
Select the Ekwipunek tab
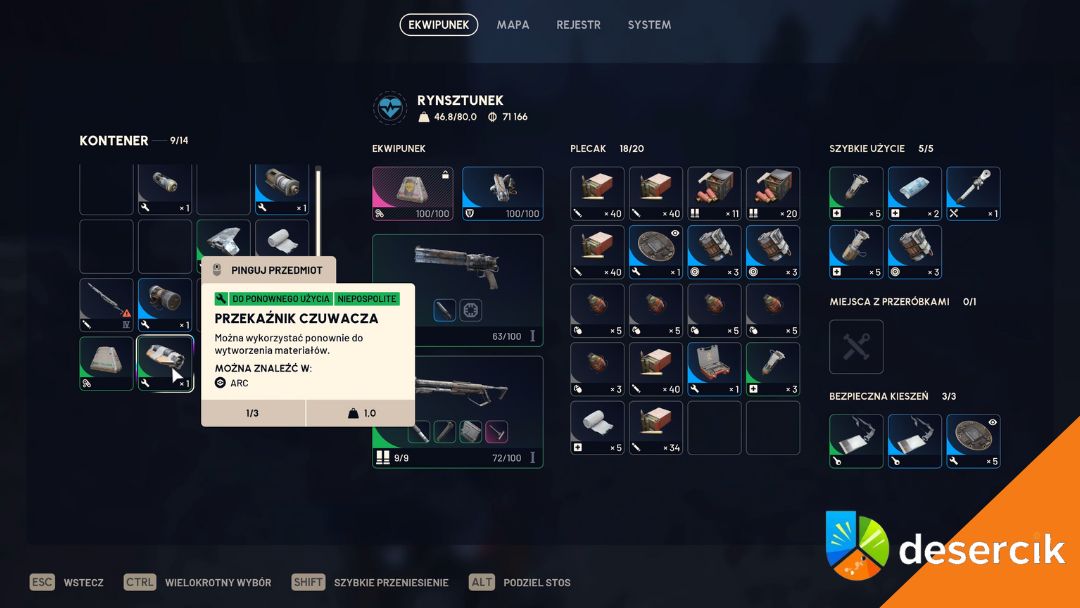(x=438, y=25)
